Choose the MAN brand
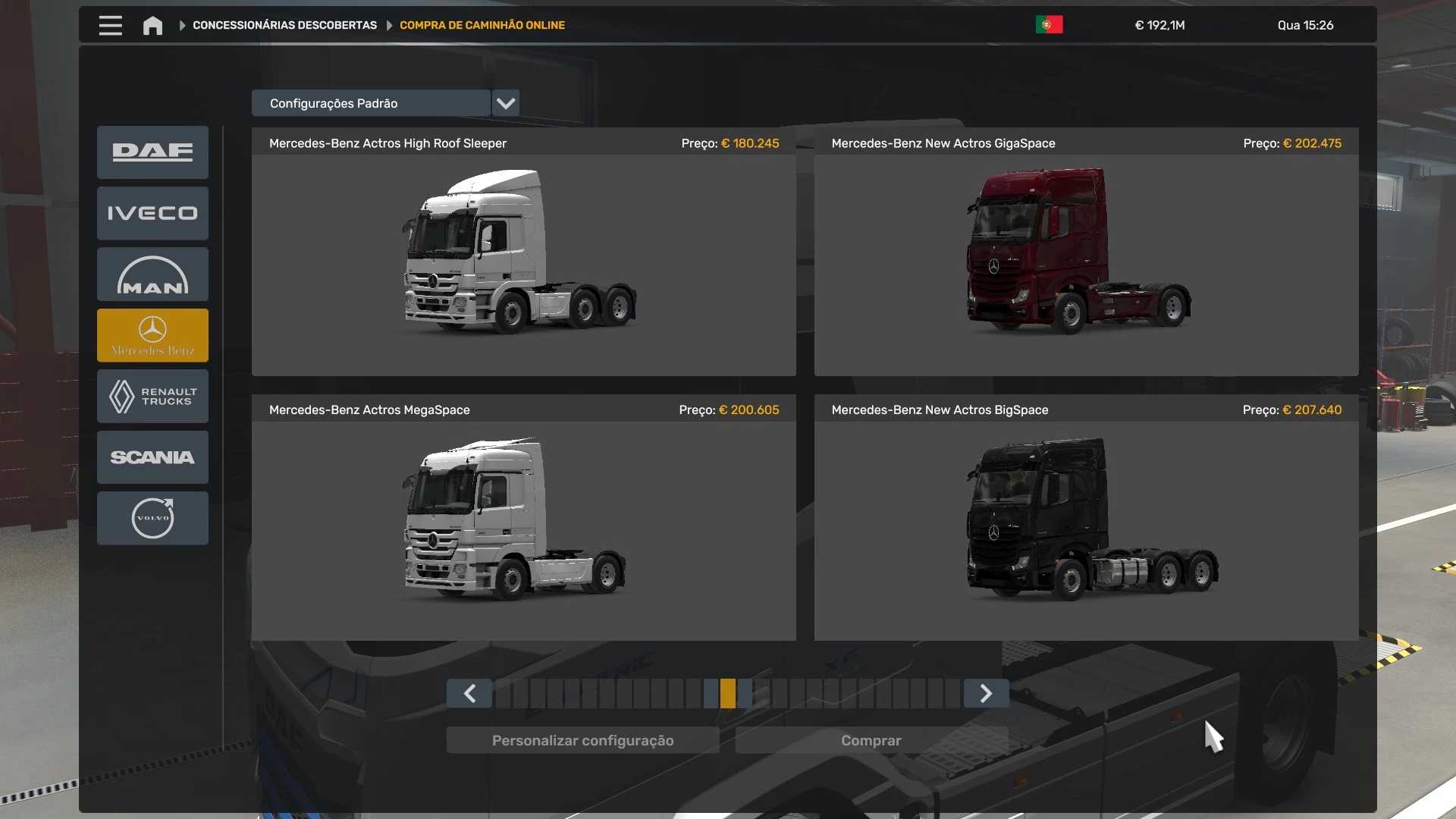This screenshot has width=1456, height=819. coord(152,275)
